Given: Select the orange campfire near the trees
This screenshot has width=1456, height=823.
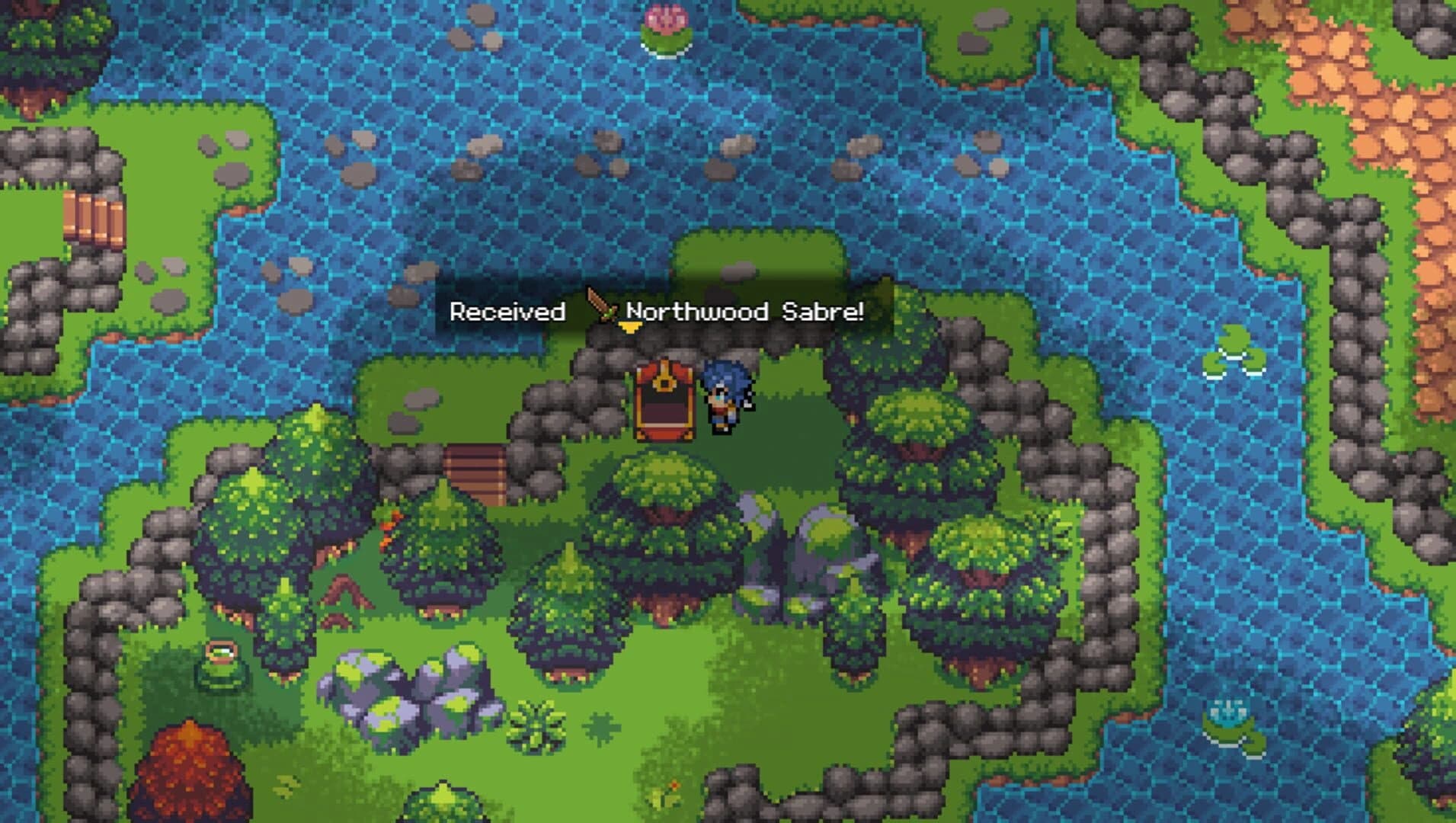Looking at the screenshot, I should 391,527.
